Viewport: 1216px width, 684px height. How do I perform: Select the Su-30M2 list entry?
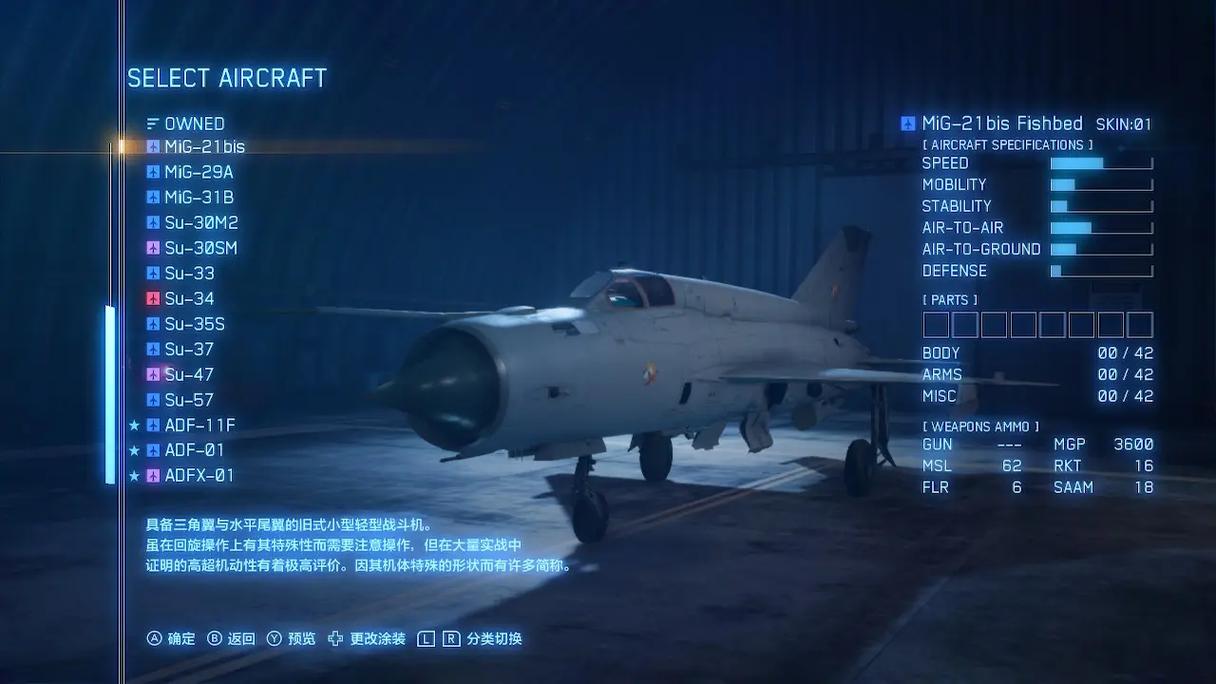[201, 223]
